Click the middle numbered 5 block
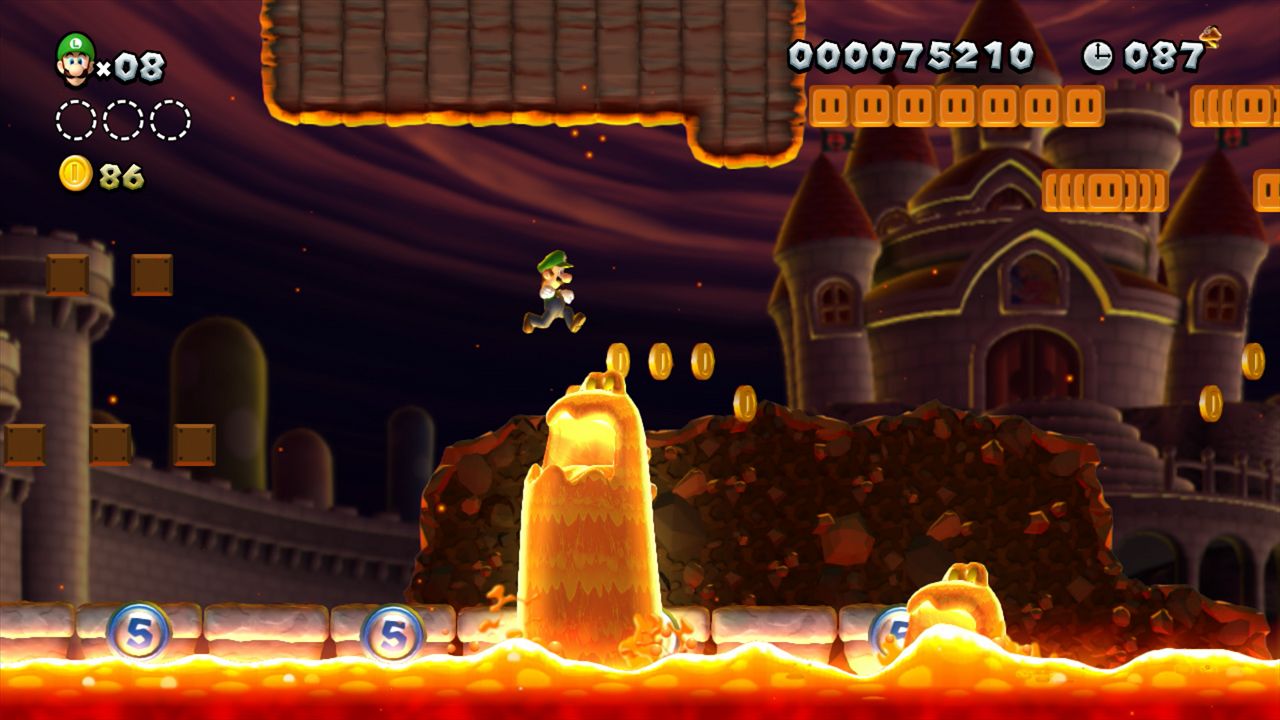 pyautogui.click(x=392, y=630)
